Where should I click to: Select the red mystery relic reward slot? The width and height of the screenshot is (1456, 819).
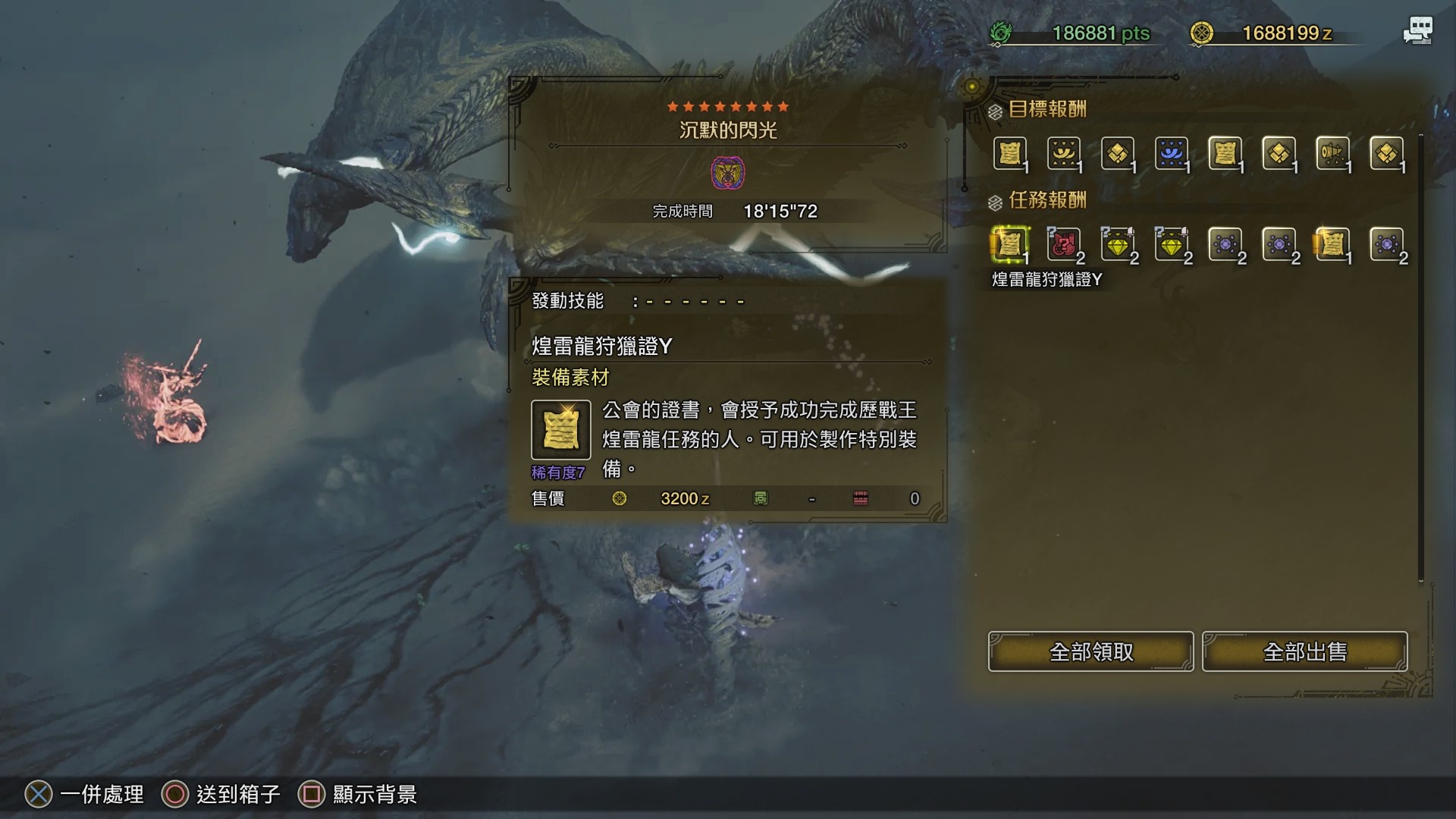click(x=1064, y=244)
